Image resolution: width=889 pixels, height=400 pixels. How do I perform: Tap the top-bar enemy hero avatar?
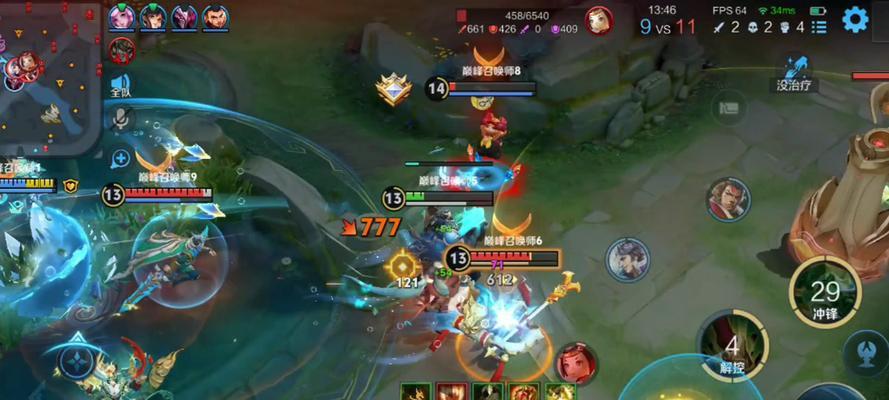click(x=599, y=20)
